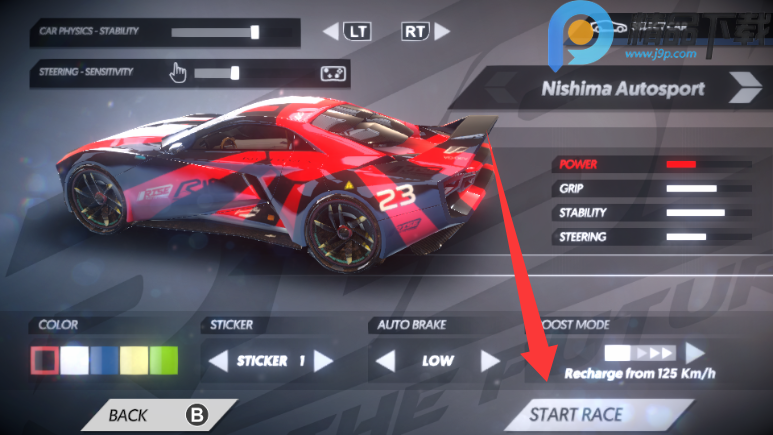
Task: Switch to the previous sticker
Action: (218, 361)
